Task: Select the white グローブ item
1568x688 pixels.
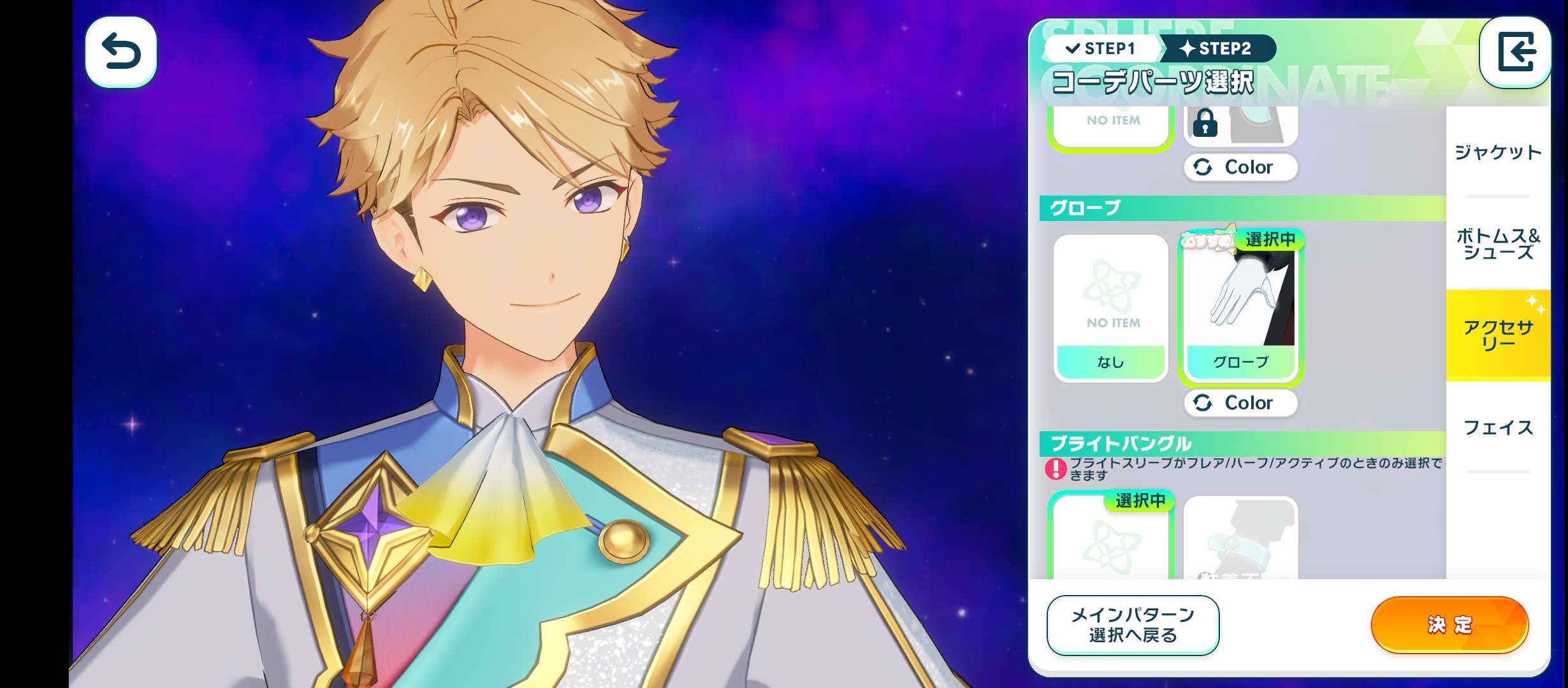Action: 1240,308
